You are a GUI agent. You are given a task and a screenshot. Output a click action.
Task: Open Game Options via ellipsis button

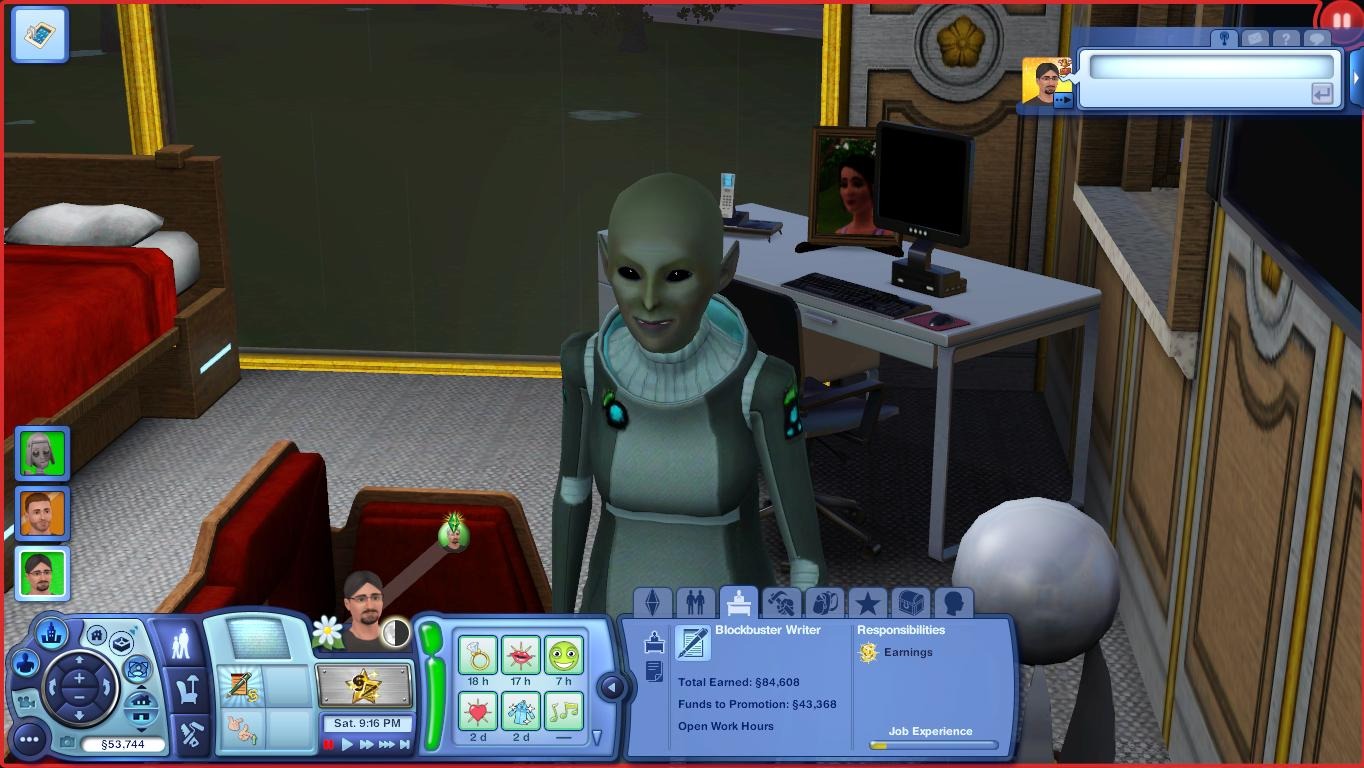pyautogui.click(x=31, y=740)
